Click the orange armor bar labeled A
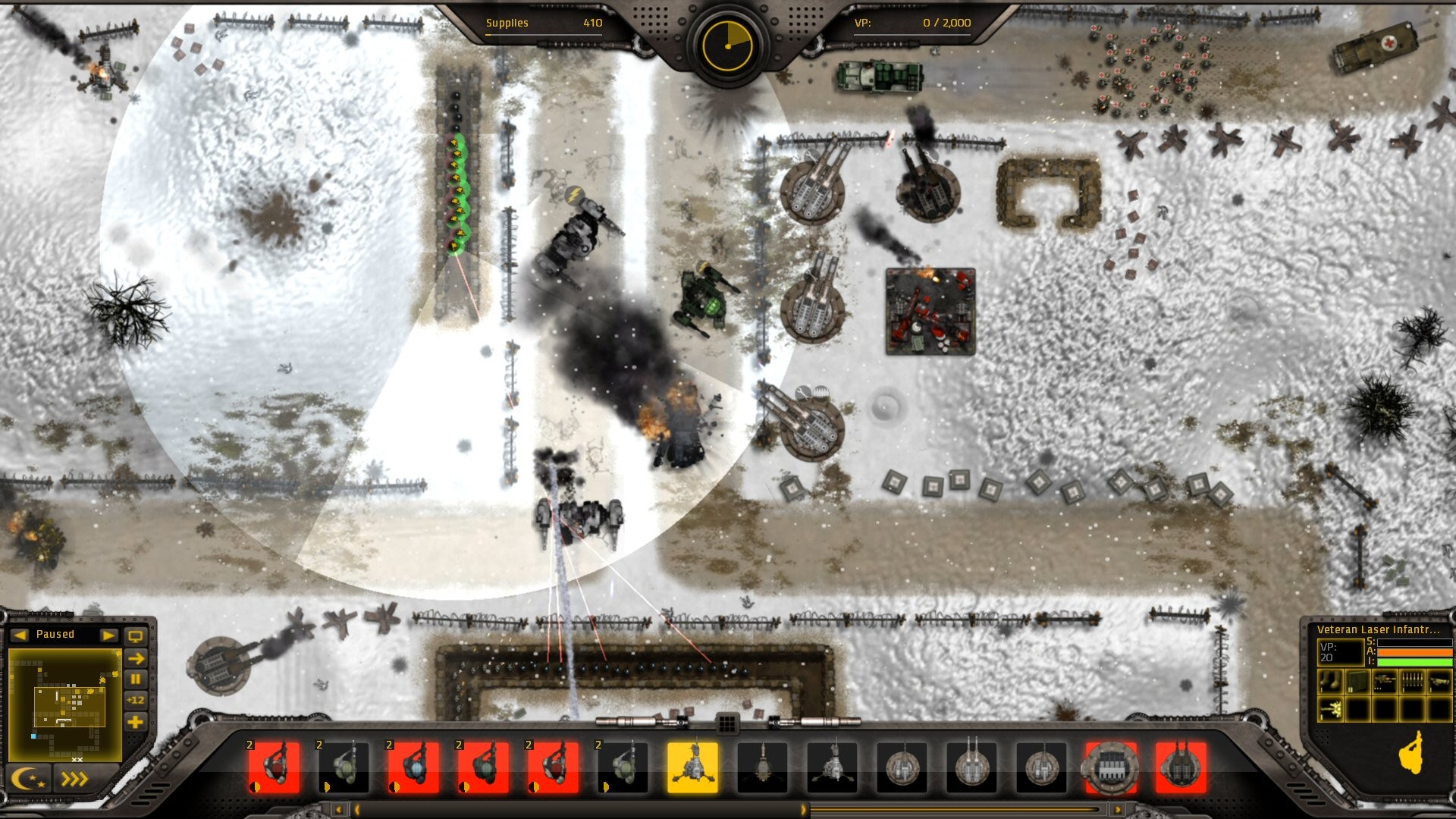1456x819 pixels. point(1415,653)
